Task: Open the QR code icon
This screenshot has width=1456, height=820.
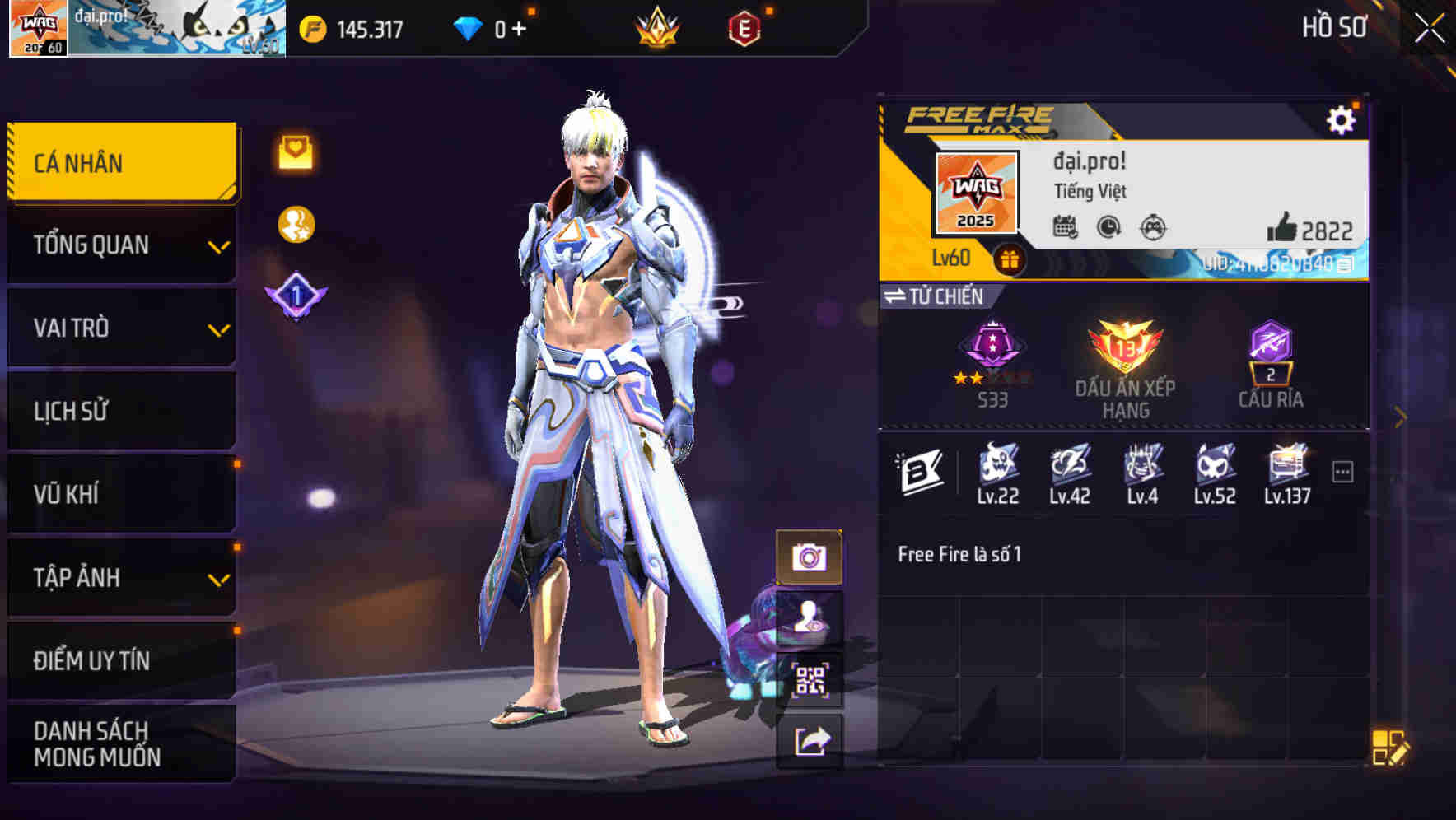Action: coord(810,680)
